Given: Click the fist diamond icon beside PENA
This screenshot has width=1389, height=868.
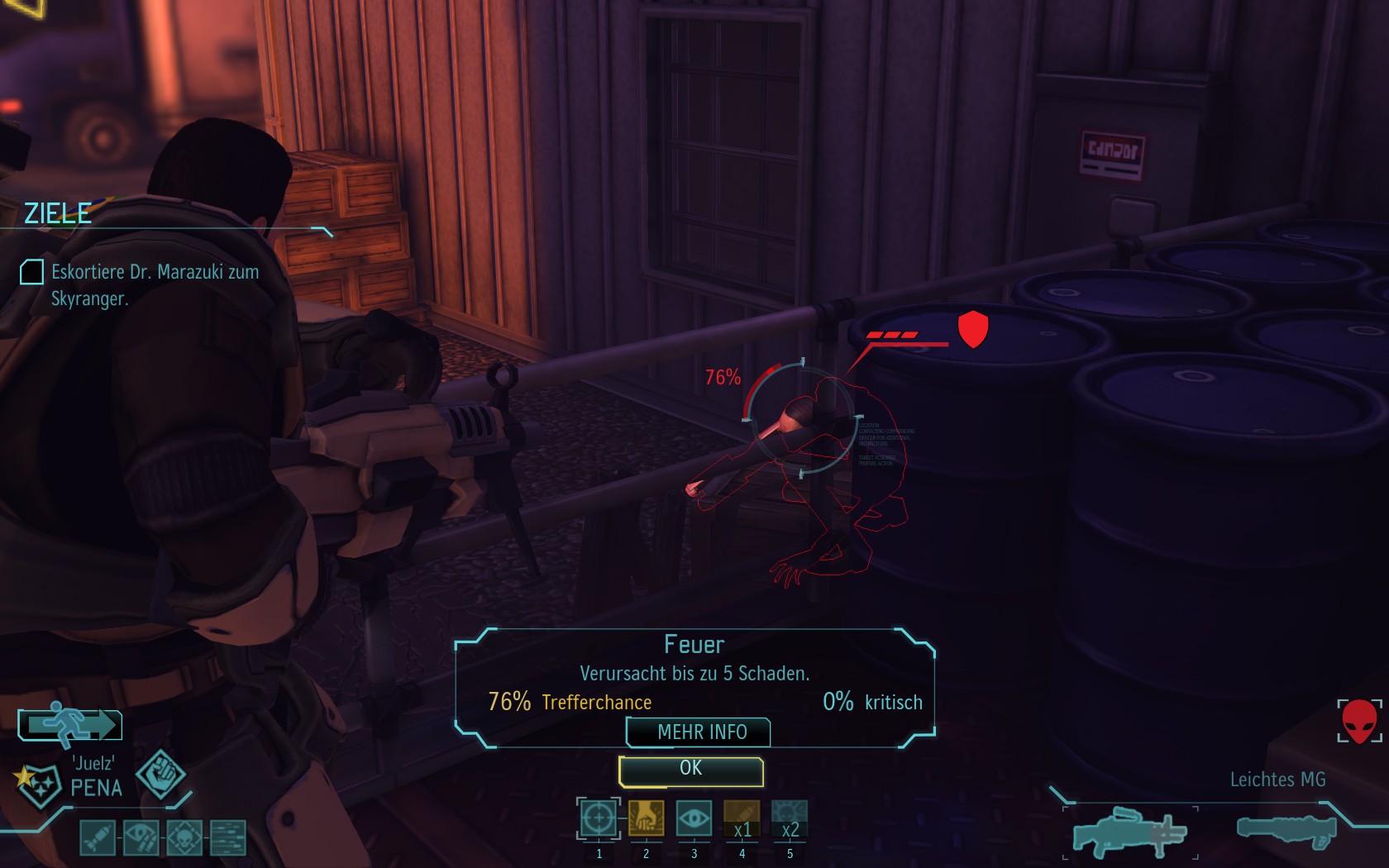Looking at the screenshot, I should click(160, 775).
